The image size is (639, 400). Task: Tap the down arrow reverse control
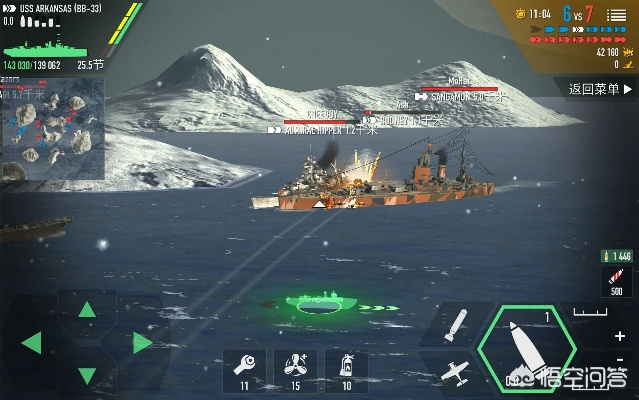(88, 376)
